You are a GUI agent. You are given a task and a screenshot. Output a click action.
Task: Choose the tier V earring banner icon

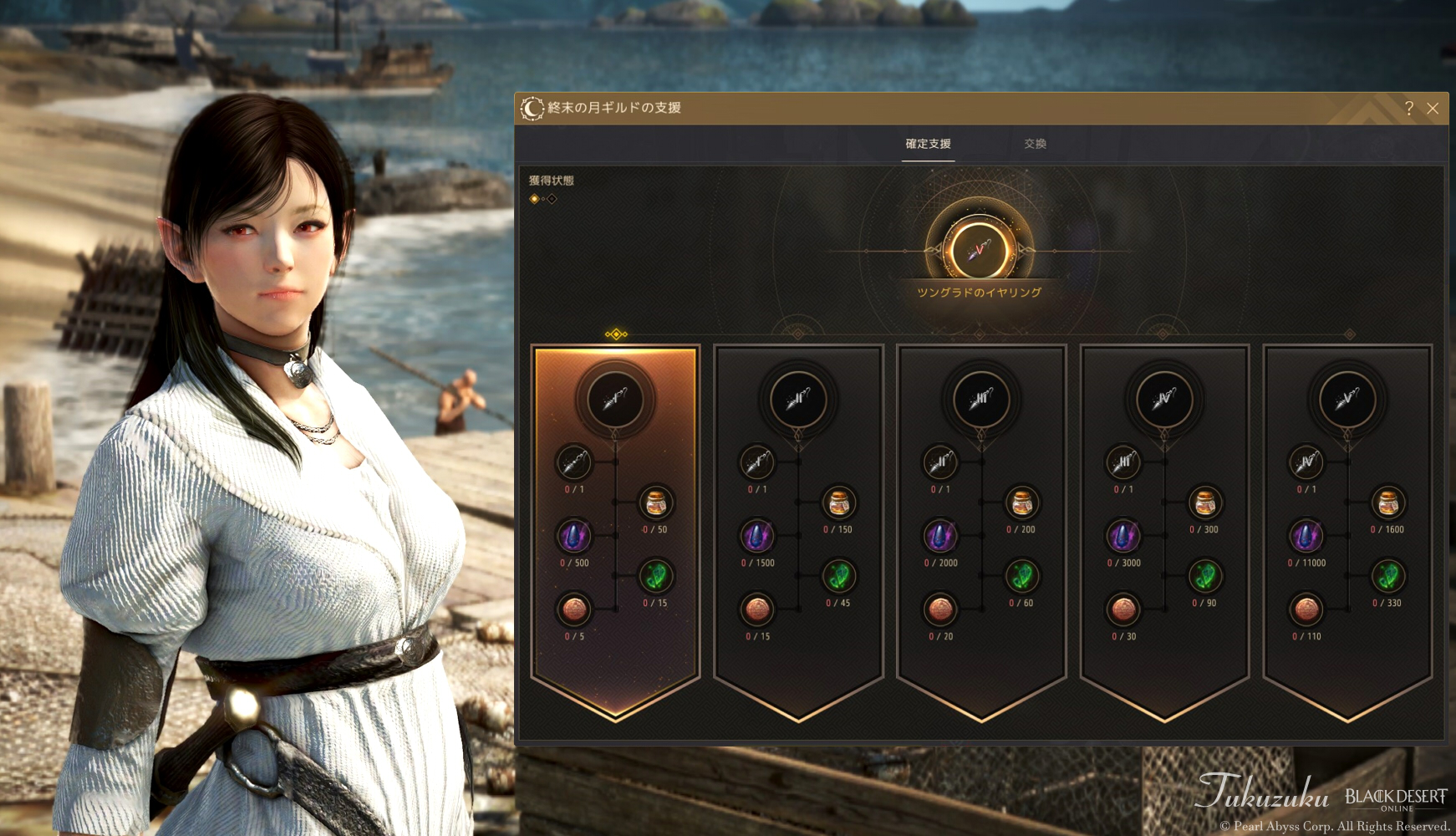click(x=1347, y=400)
